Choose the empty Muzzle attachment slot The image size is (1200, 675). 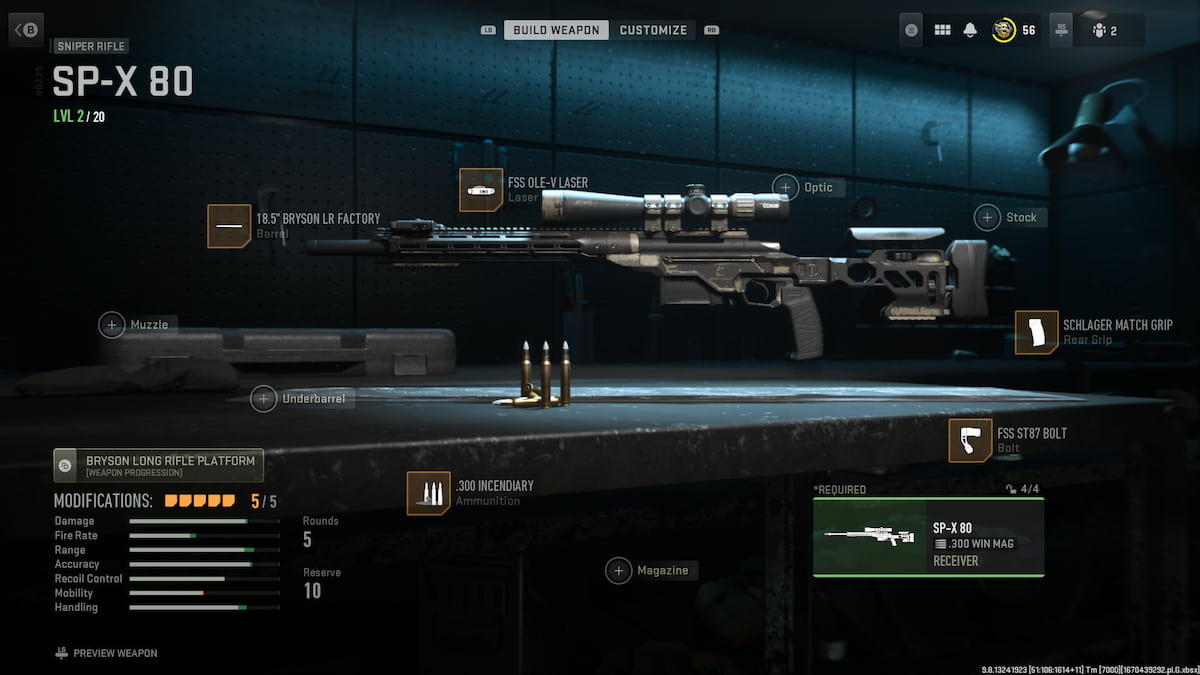point(112,324)
